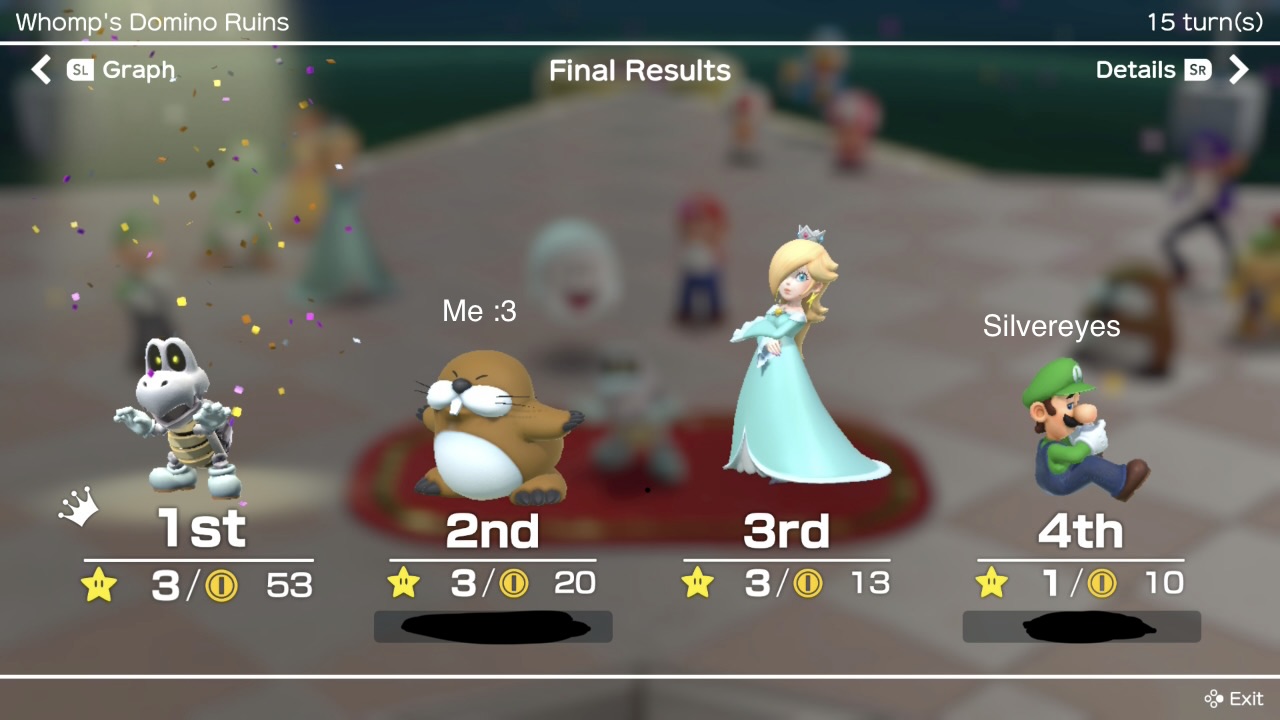Screen dimensions: 1280x720
Task: Go to the Graph results page
Action: click(137, 70)
